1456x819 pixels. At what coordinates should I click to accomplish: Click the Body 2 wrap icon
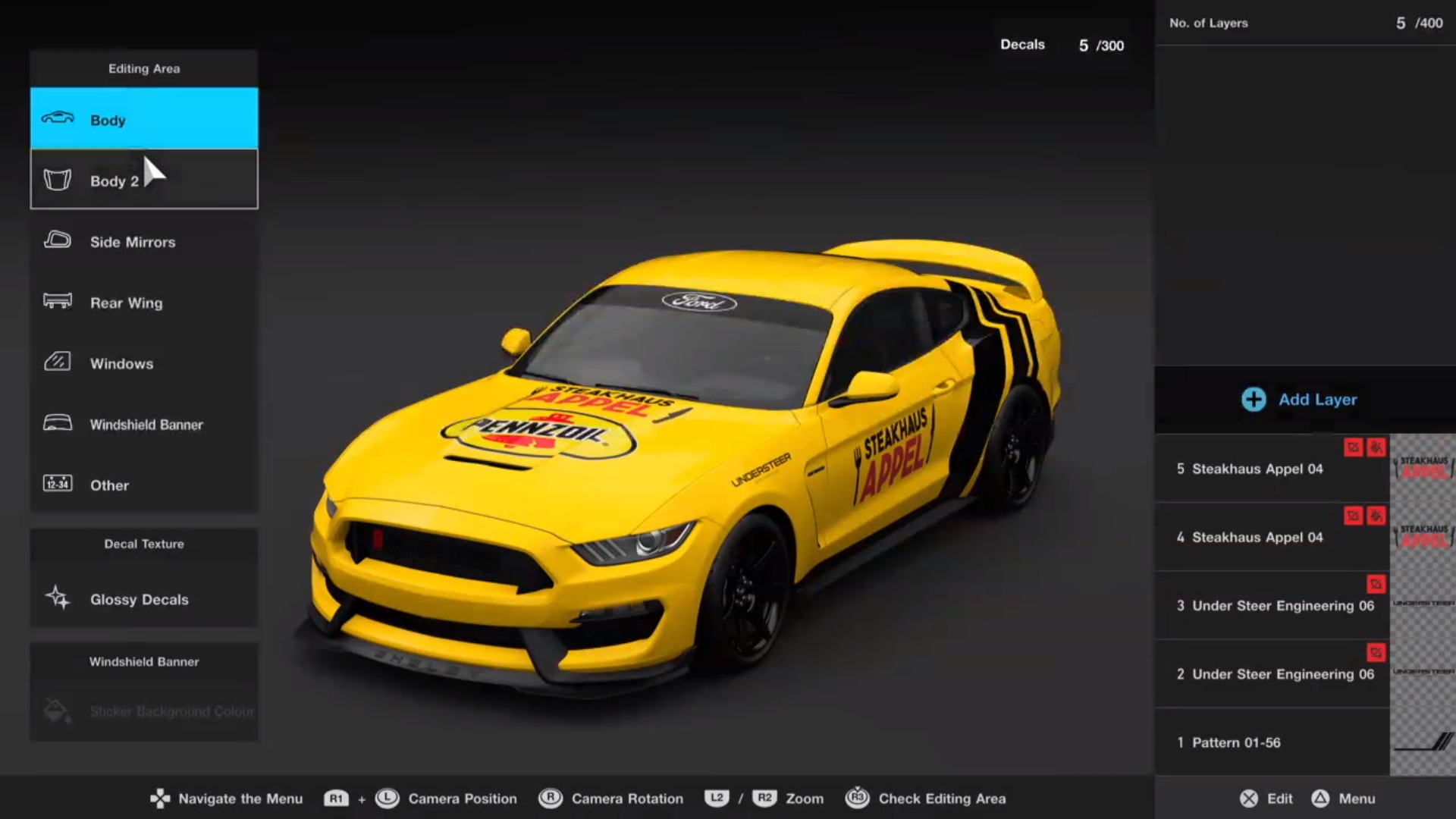[57, 180]
